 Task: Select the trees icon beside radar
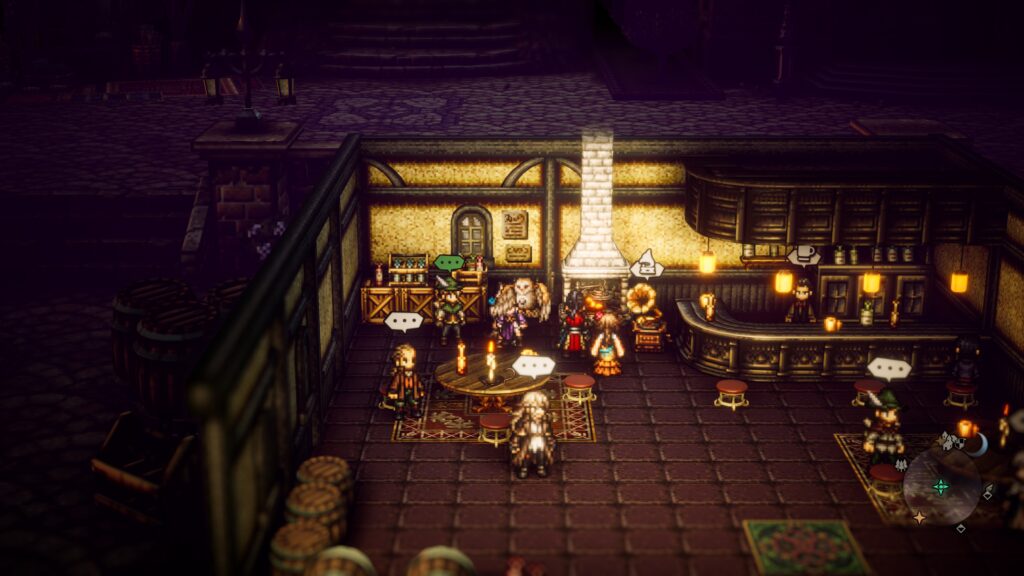pyautogui.click(x=901, y=464)
